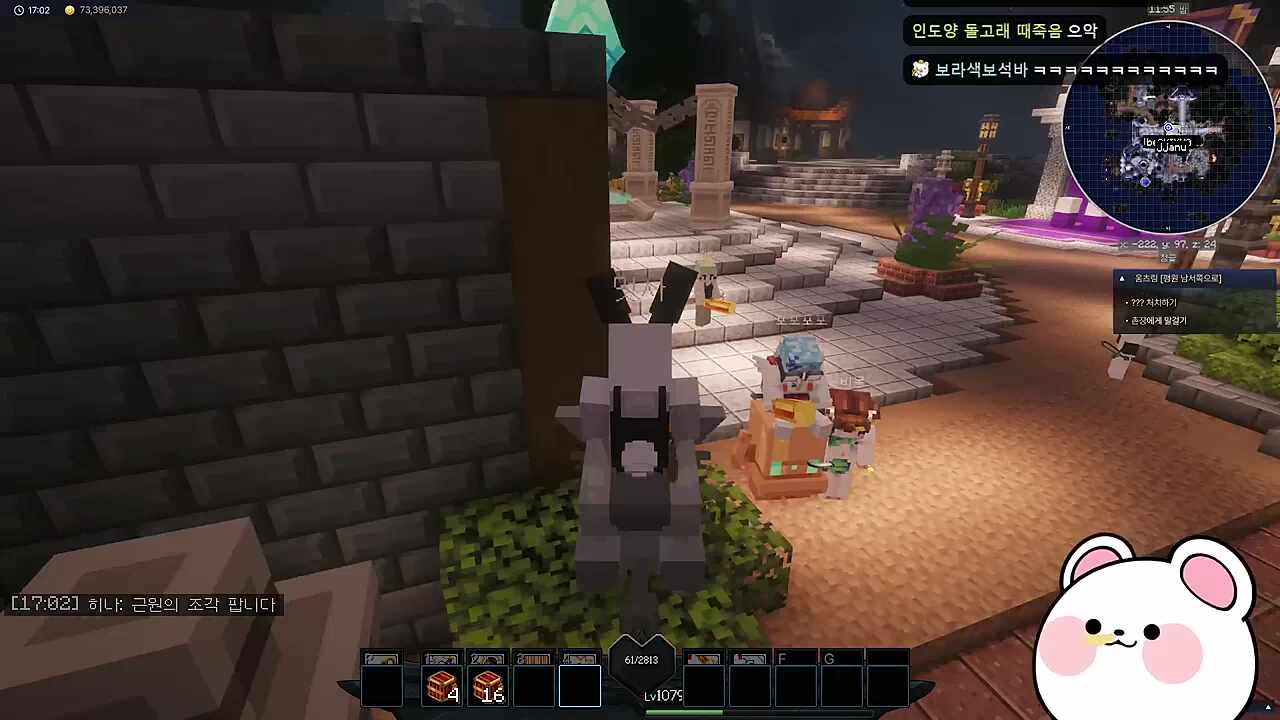
Task: Select the highlighted empty hotbar slot
Action: (580, 686)
